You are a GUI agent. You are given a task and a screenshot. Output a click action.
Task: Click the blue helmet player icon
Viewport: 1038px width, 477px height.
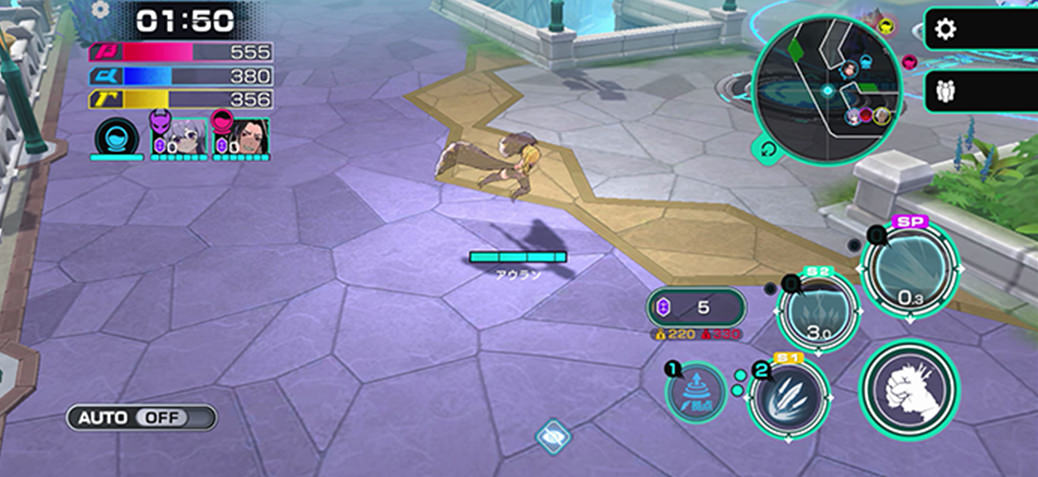tap(116, 137)
